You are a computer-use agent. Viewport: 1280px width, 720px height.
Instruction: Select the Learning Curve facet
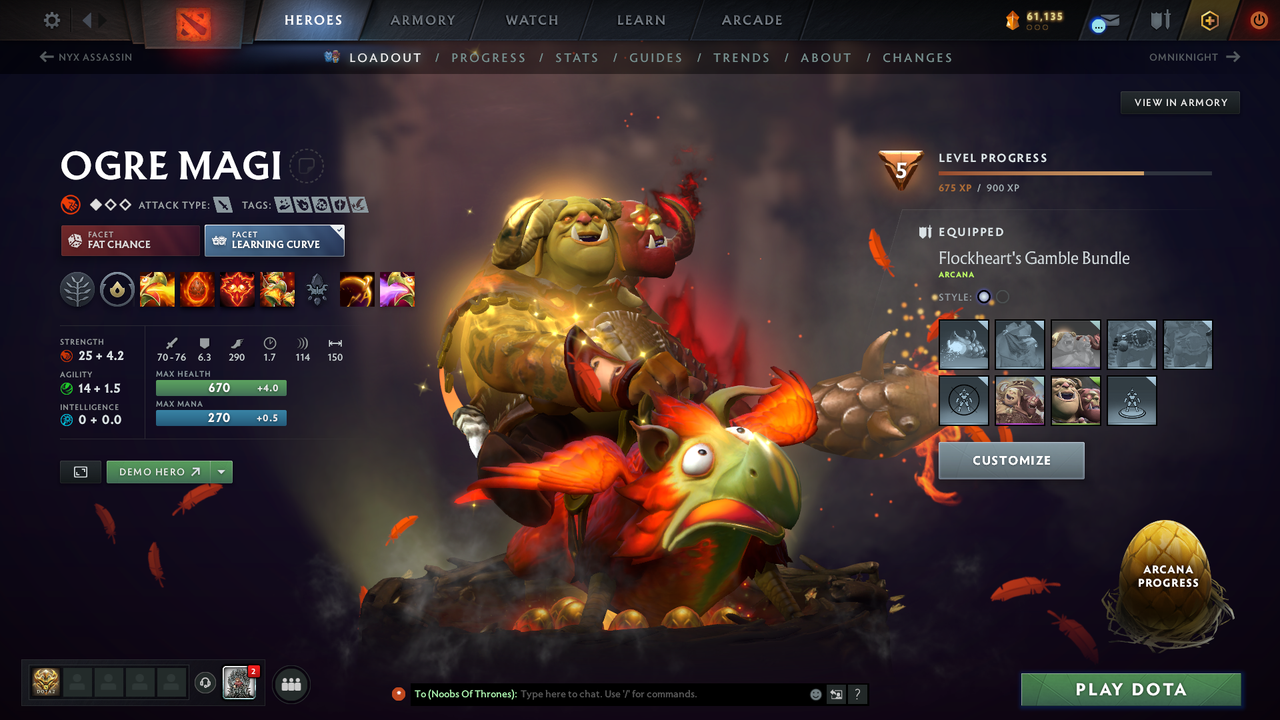pyautogui.click(x=274, y=240)
